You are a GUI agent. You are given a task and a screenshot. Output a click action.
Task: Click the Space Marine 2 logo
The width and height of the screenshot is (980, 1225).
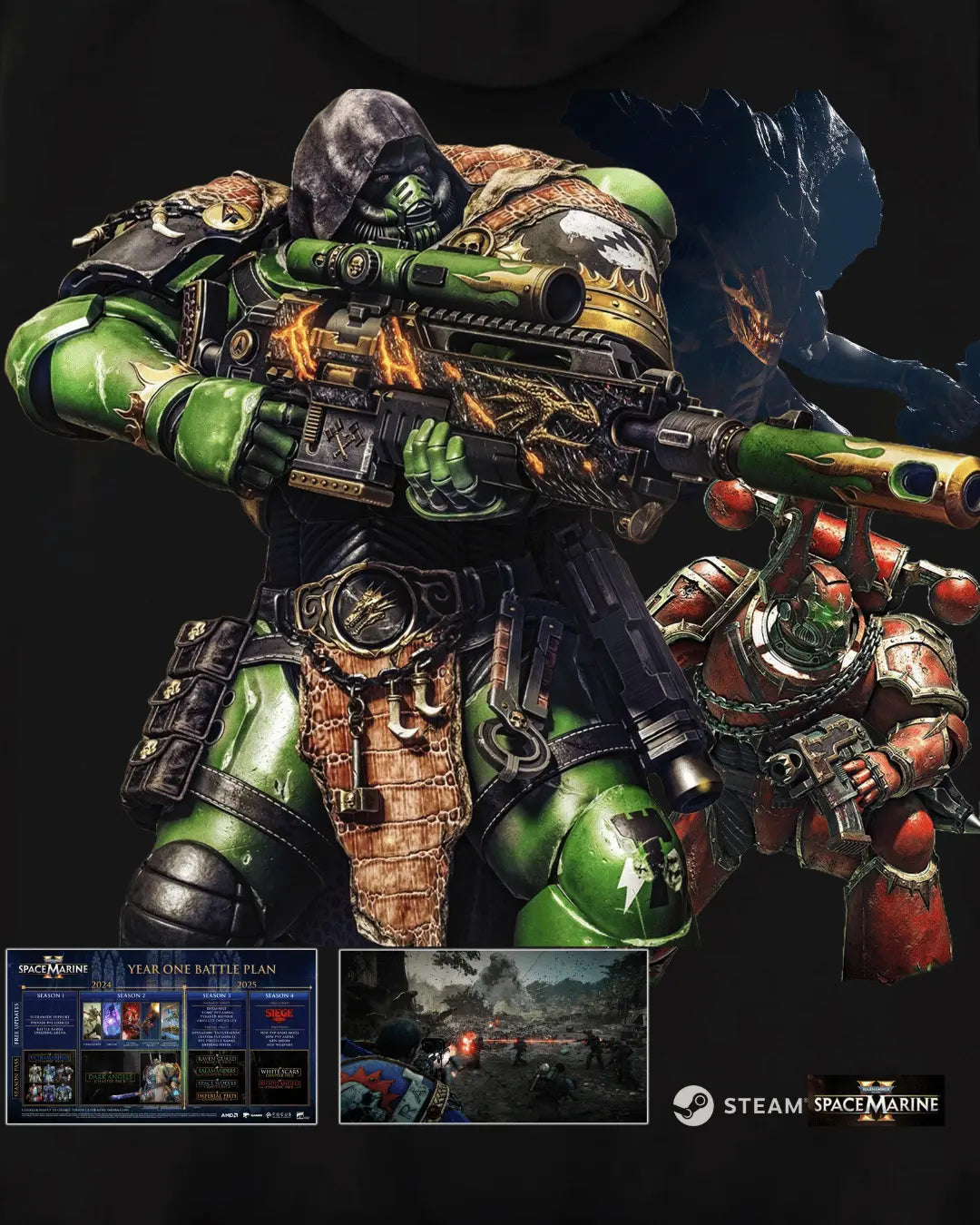click(x=876, y=1101)
